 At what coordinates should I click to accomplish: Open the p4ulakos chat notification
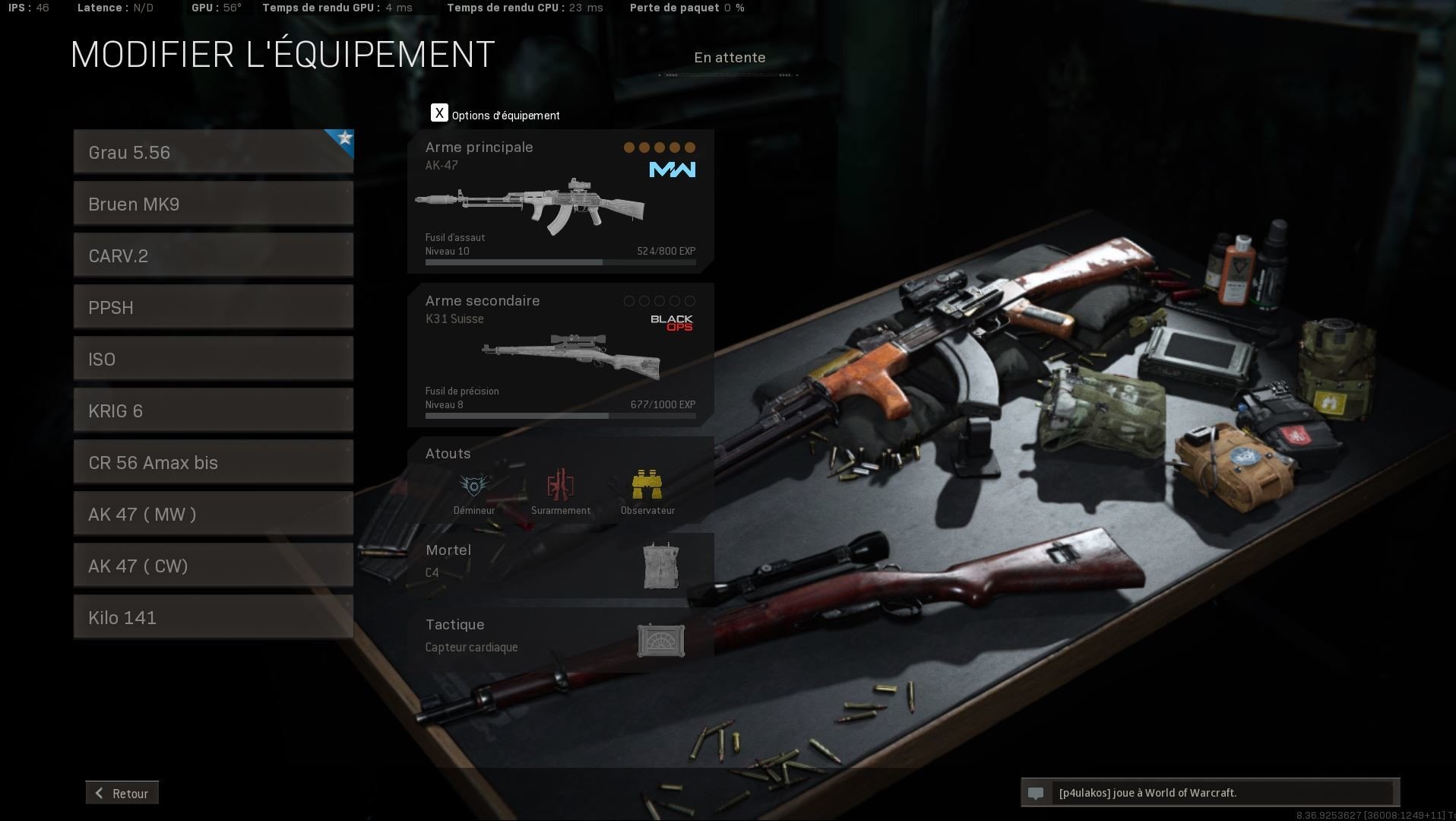click(1210, 793)
